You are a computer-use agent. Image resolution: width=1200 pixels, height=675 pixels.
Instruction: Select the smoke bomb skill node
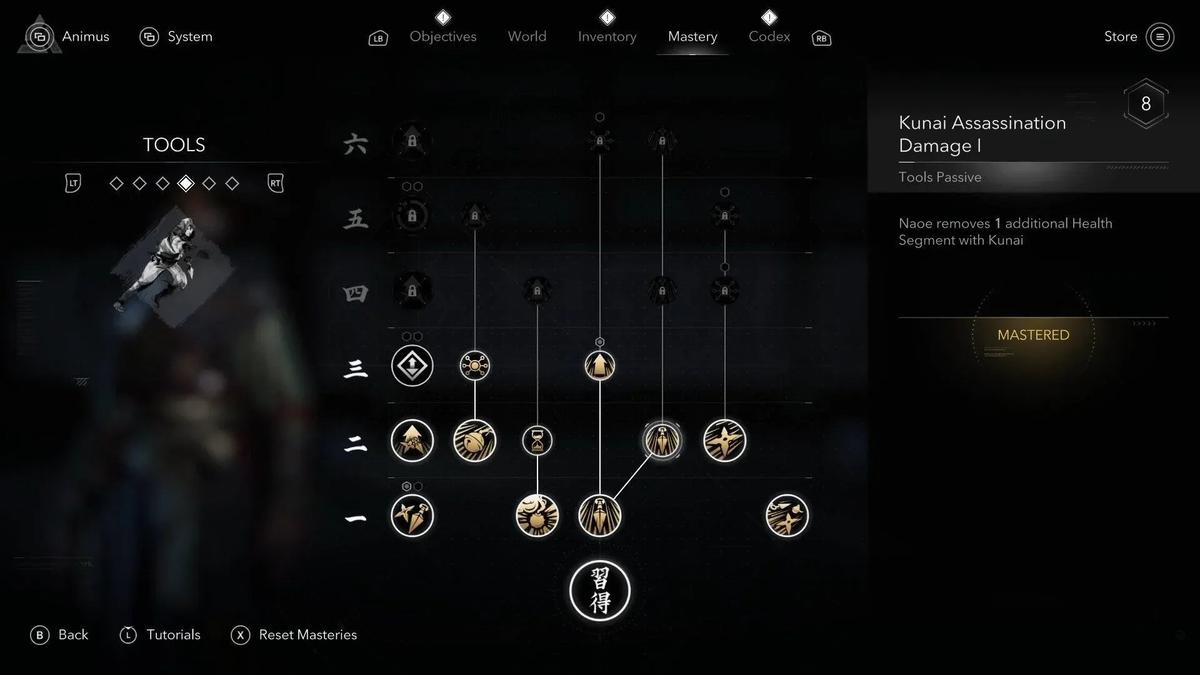537,516
